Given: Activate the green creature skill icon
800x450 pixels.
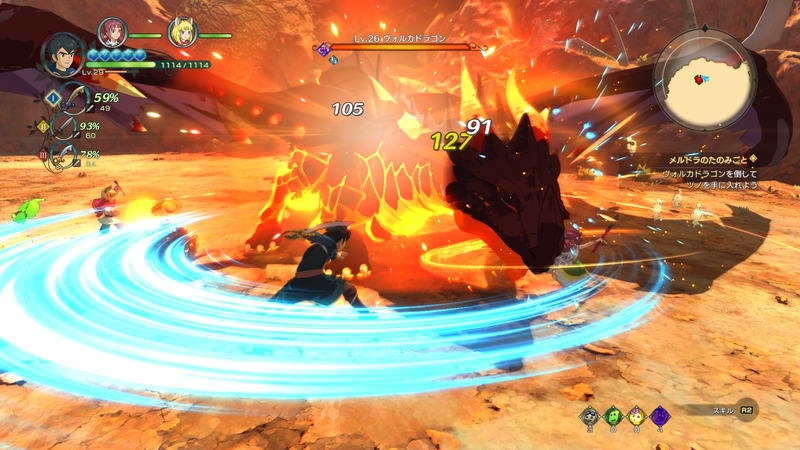Looking at the screenshot, I should click(613, 415).
